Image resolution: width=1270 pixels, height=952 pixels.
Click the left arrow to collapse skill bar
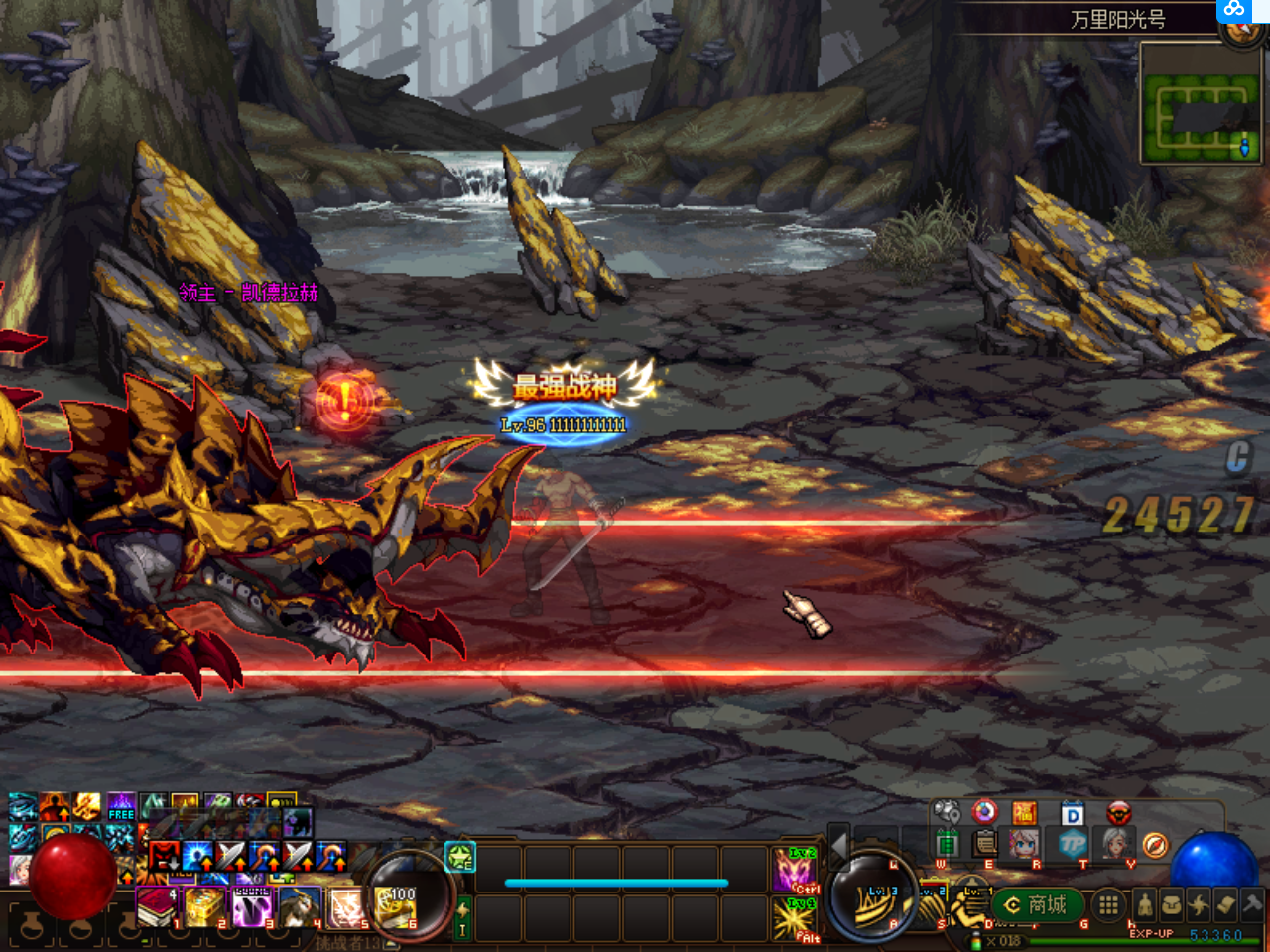pyautogui.click(x=839, y=845)
